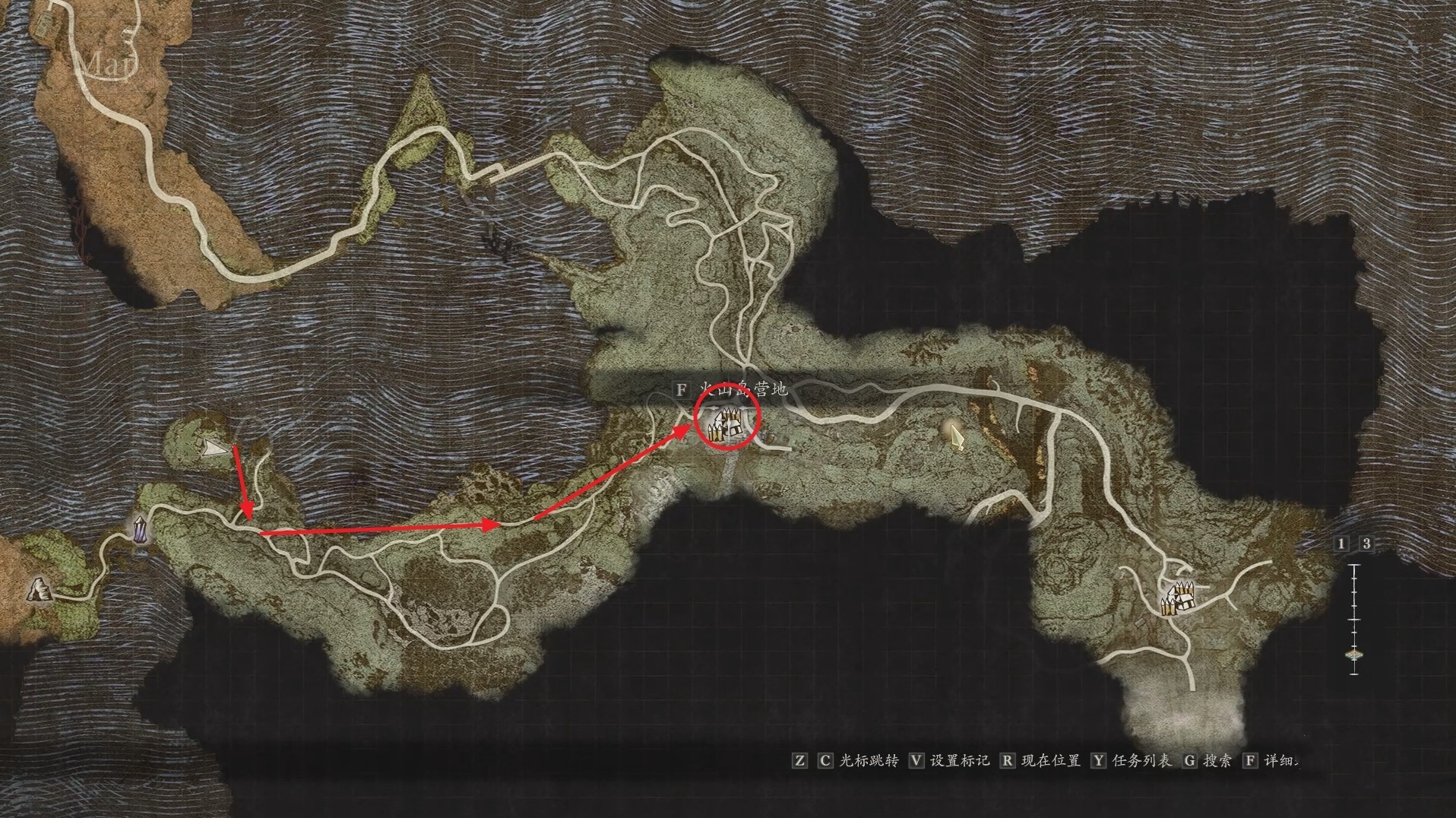Select the purple portcrystal map marker
The image size is (1456, 818).
[x=141, y=530]
